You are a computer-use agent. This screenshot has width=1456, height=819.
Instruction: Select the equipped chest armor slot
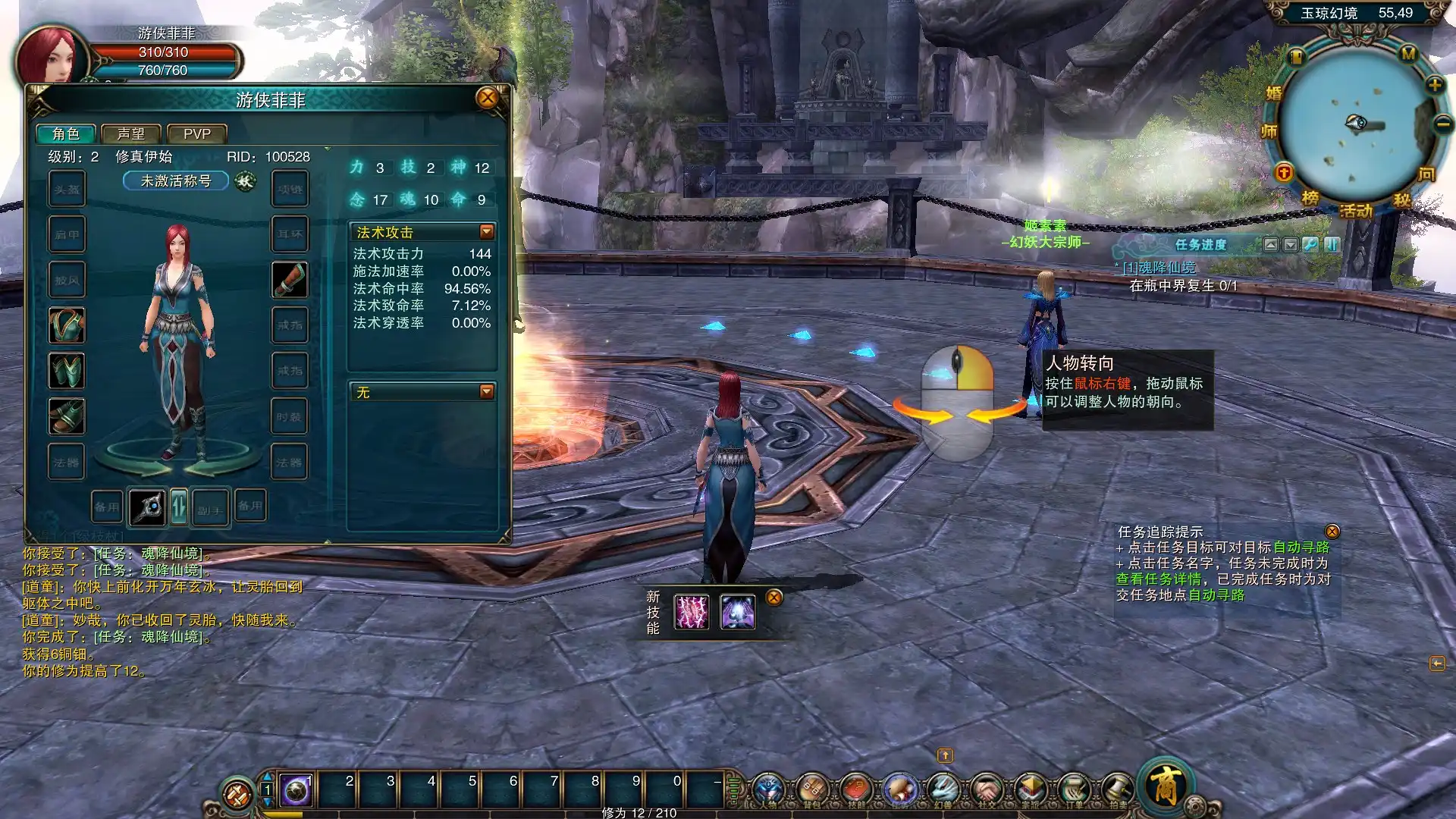[67, 325]
